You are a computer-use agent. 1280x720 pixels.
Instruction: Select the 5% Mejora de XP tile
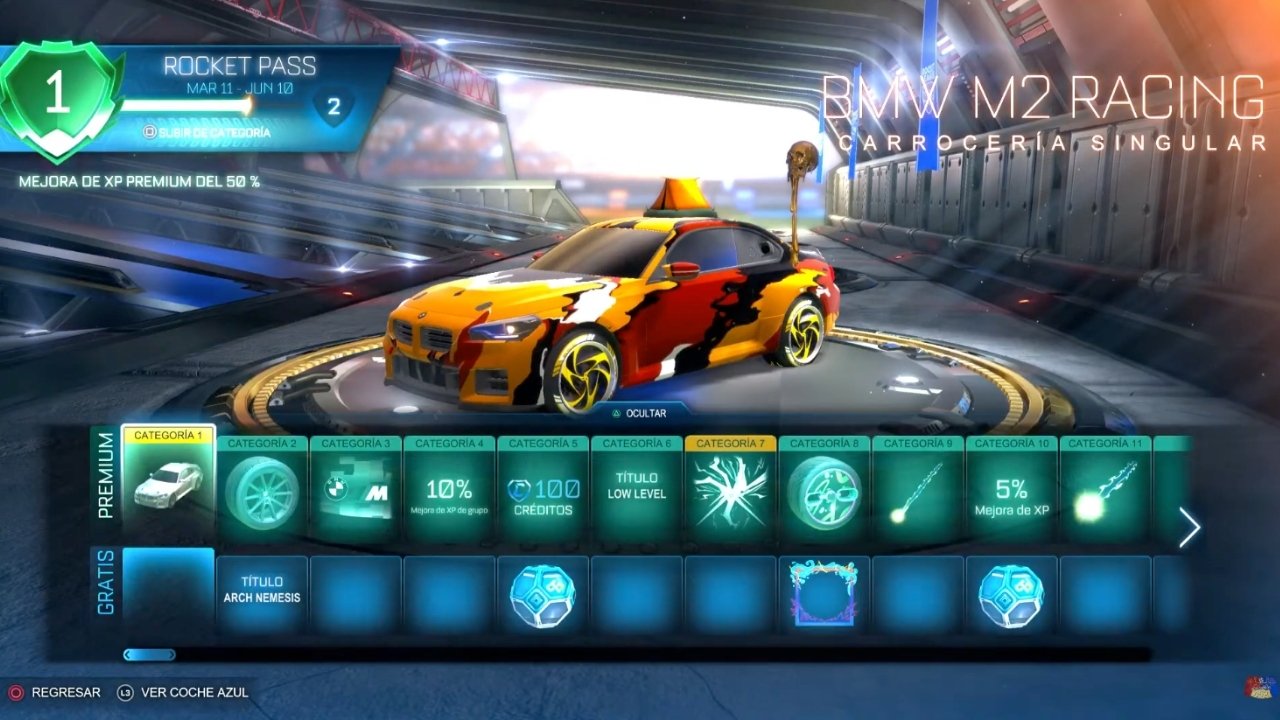pos(1011,491)
